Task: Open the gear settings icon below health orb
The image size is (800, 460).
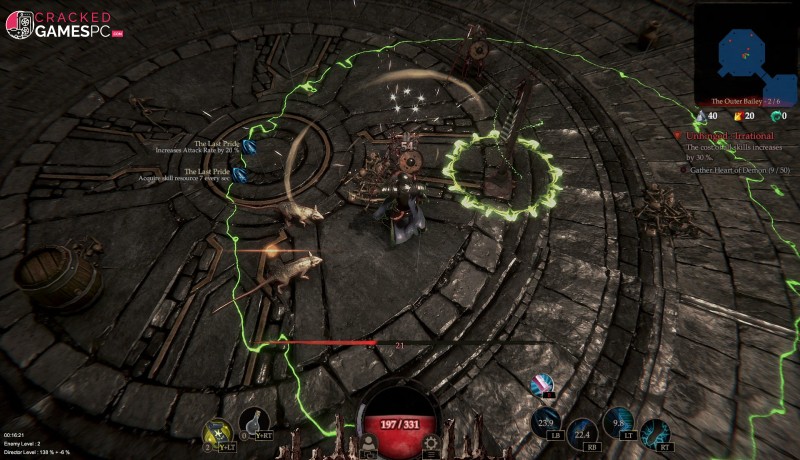Action: click(431, 443)
